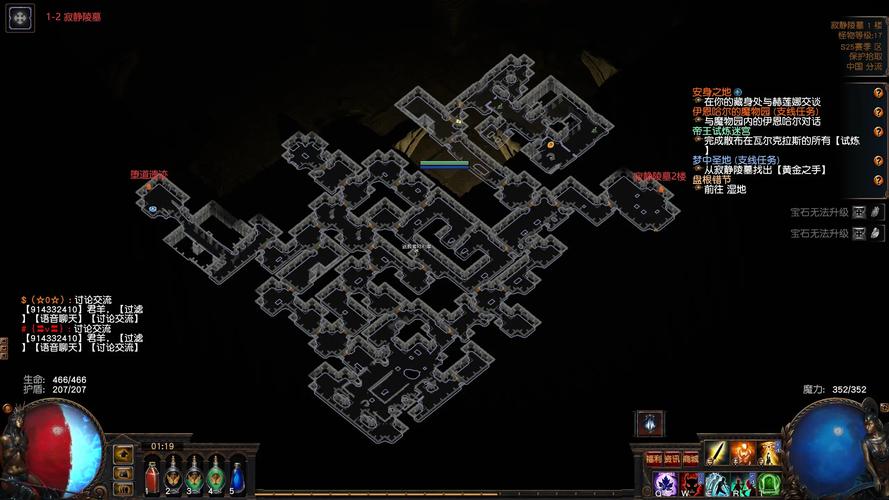Click the buff icon above the skill bar
The width and height of the screenshot is (889, 500).
(x=648, y=423)
